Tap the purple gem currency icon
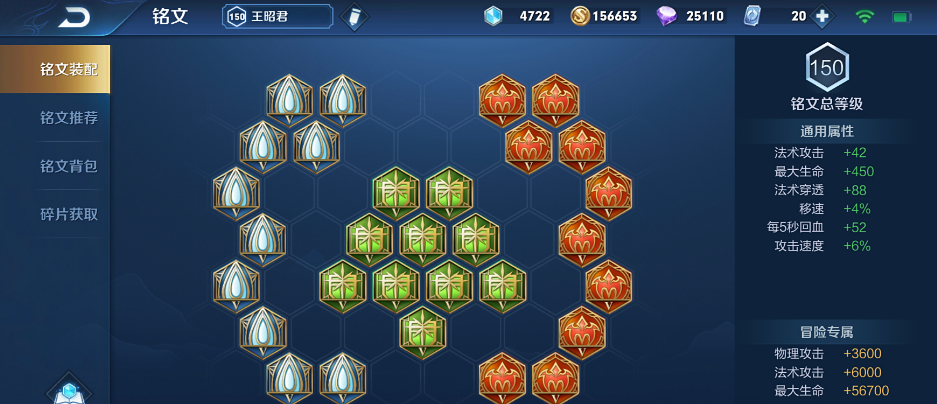 (667, 16)
